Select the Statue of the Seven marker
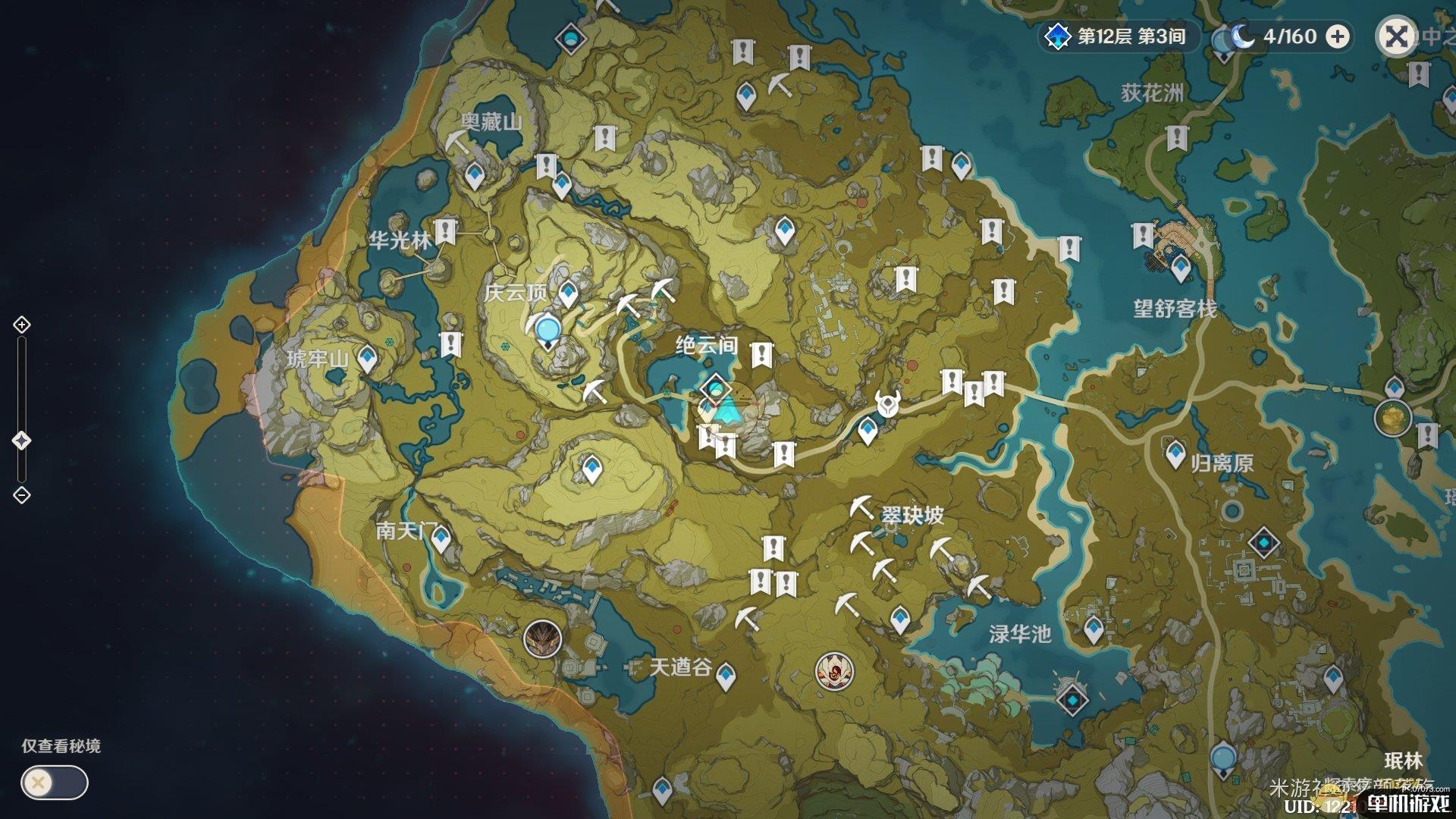The width and height of the screenshot is (1456, 819). click(547, 331)
